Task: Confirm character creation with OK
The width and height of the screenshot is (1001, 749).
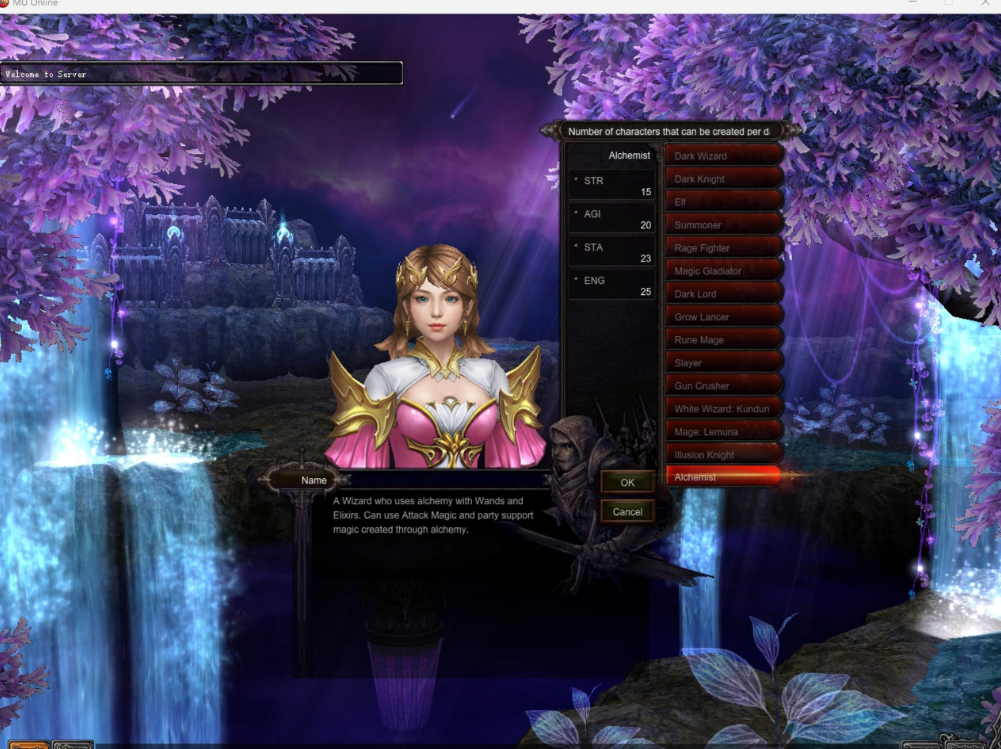Action: coord(627,482)
